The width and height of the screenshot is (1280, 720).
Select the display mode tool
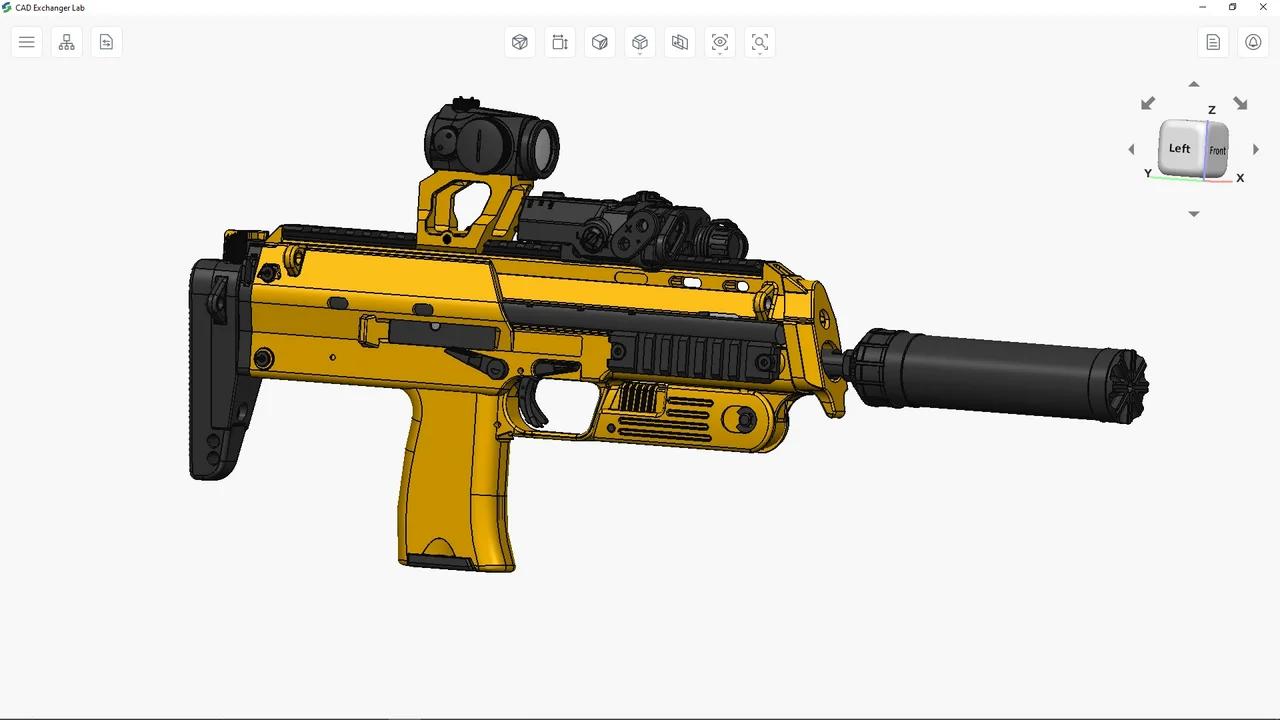coord(520,42)
